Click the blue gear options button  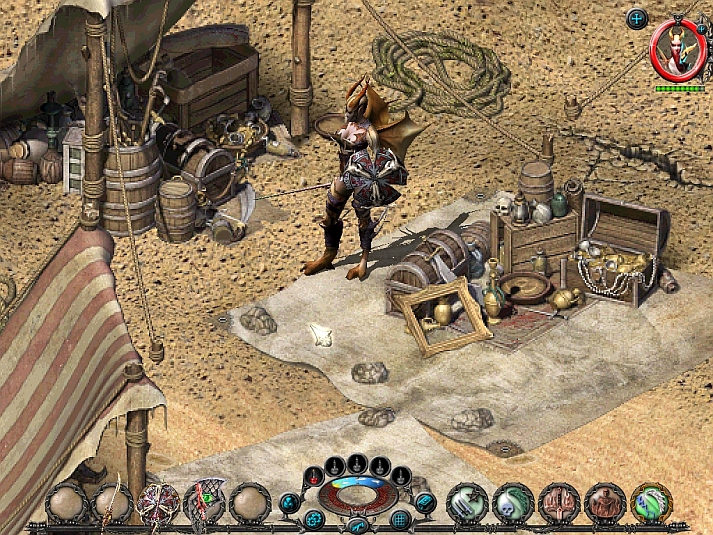(x=314, y=519)
